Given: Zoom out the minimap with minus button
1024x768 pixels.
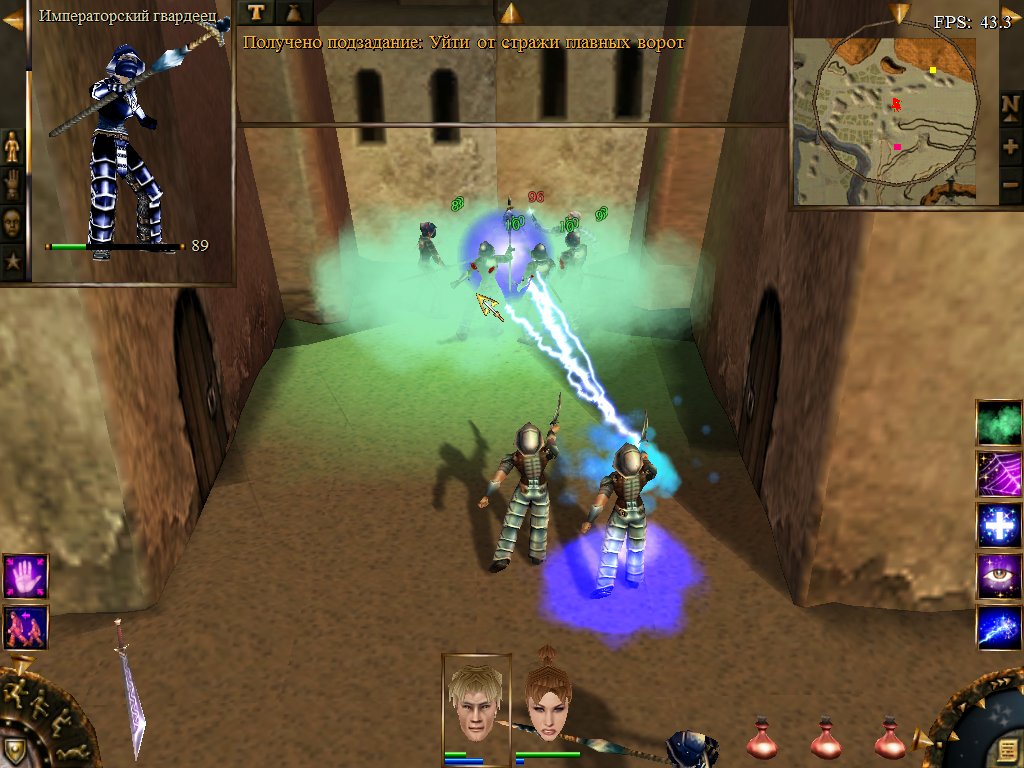Looking at the screenshot, I should coord(1010,186).
